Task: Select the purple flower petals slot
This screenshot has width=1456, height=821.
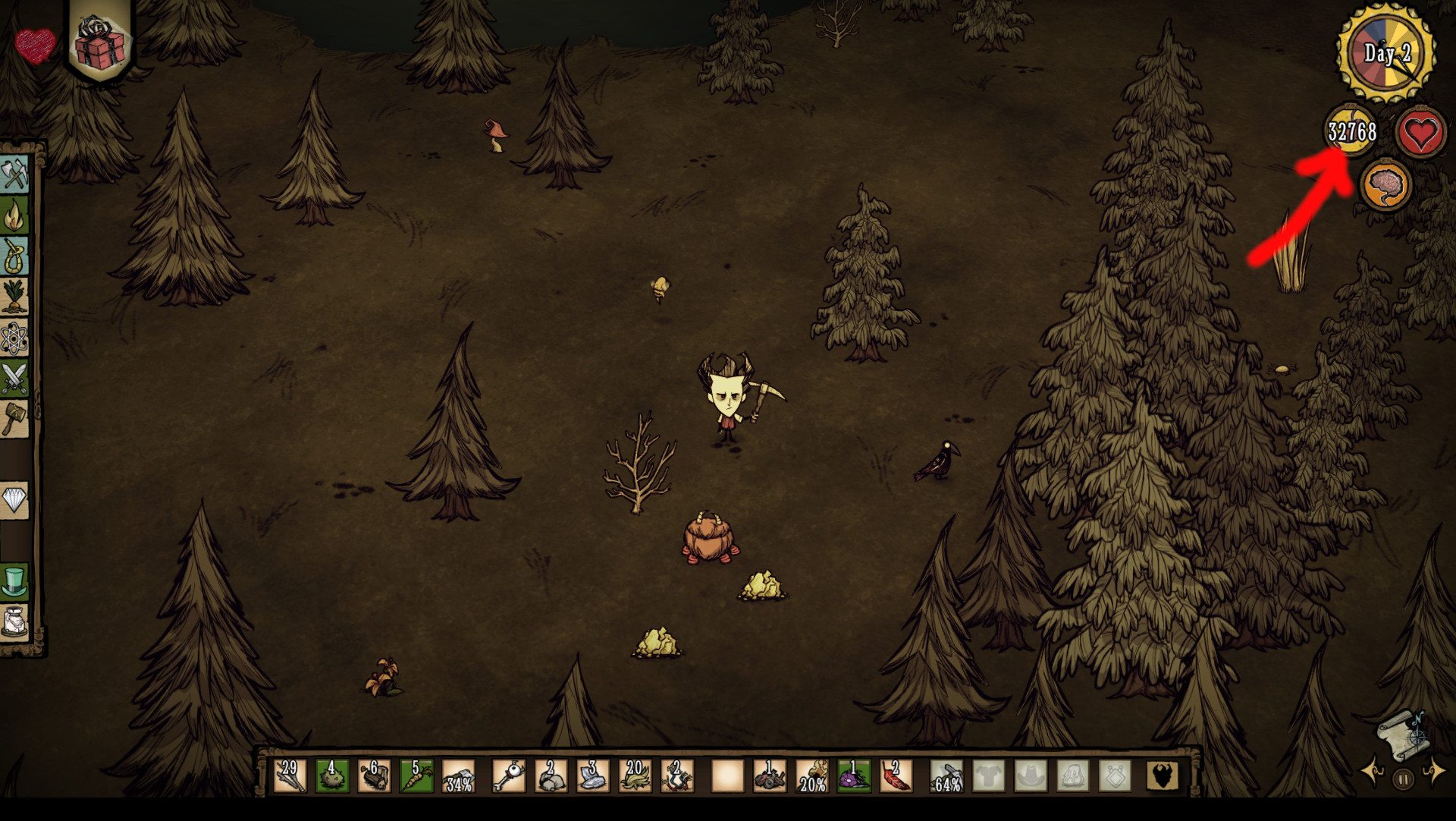Action: point(854,775)
